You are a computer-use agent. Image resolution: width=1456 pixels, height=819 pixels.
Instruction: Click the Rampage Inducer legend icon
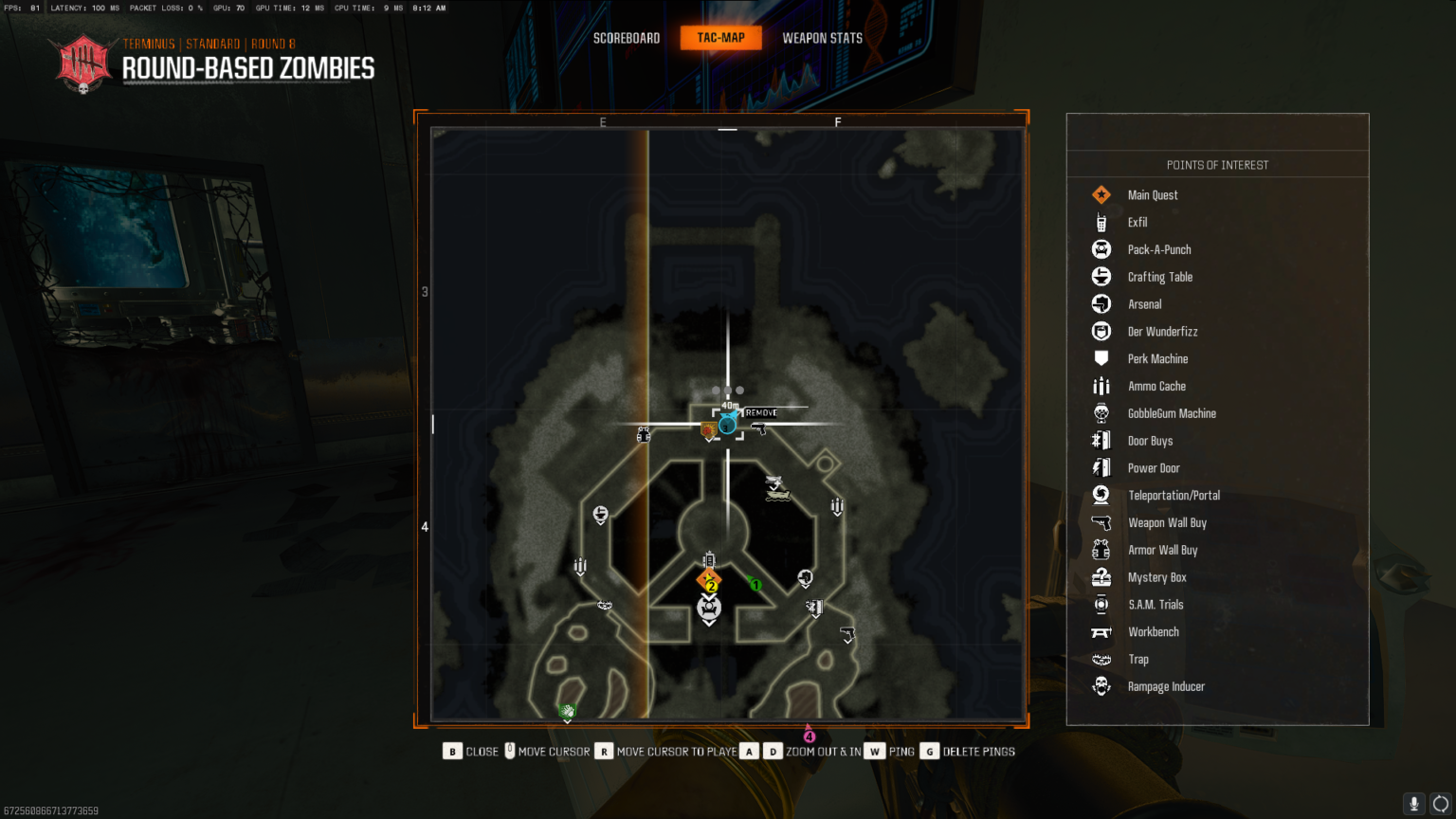tap(1101, 686)
